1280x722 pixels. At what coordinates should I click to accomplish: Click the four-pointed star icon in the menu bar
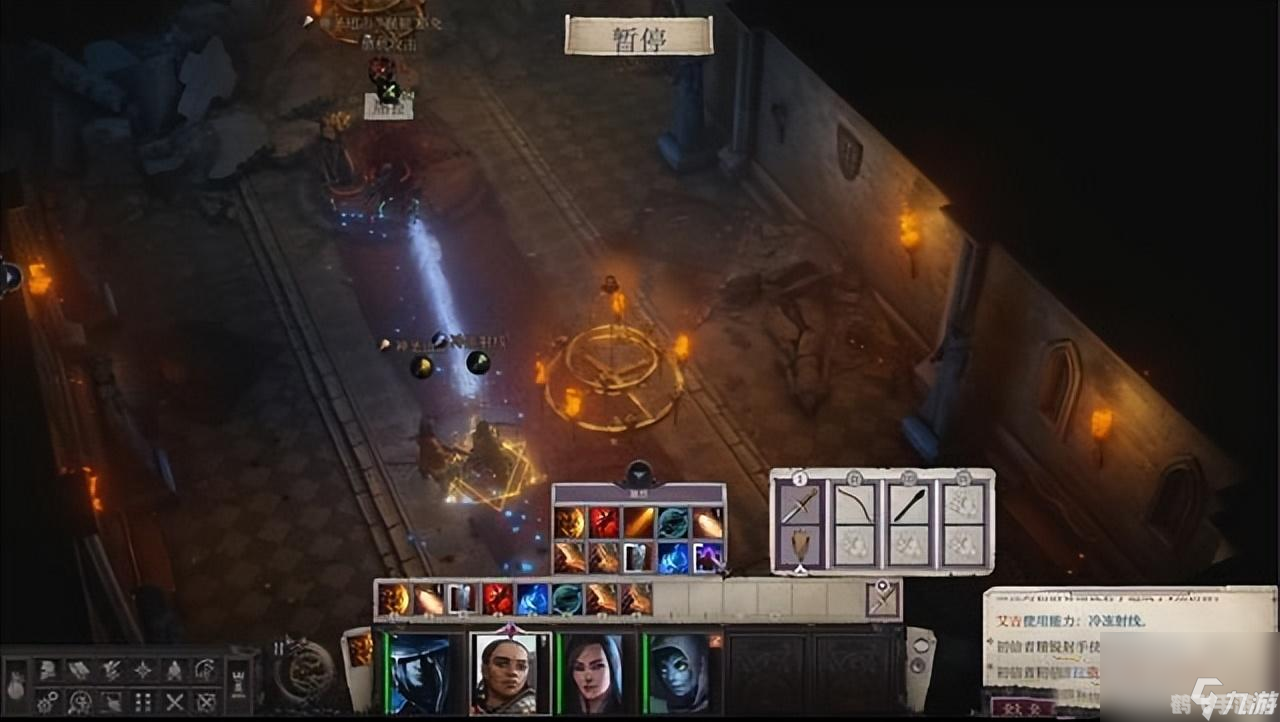click(x=143, y=670)
